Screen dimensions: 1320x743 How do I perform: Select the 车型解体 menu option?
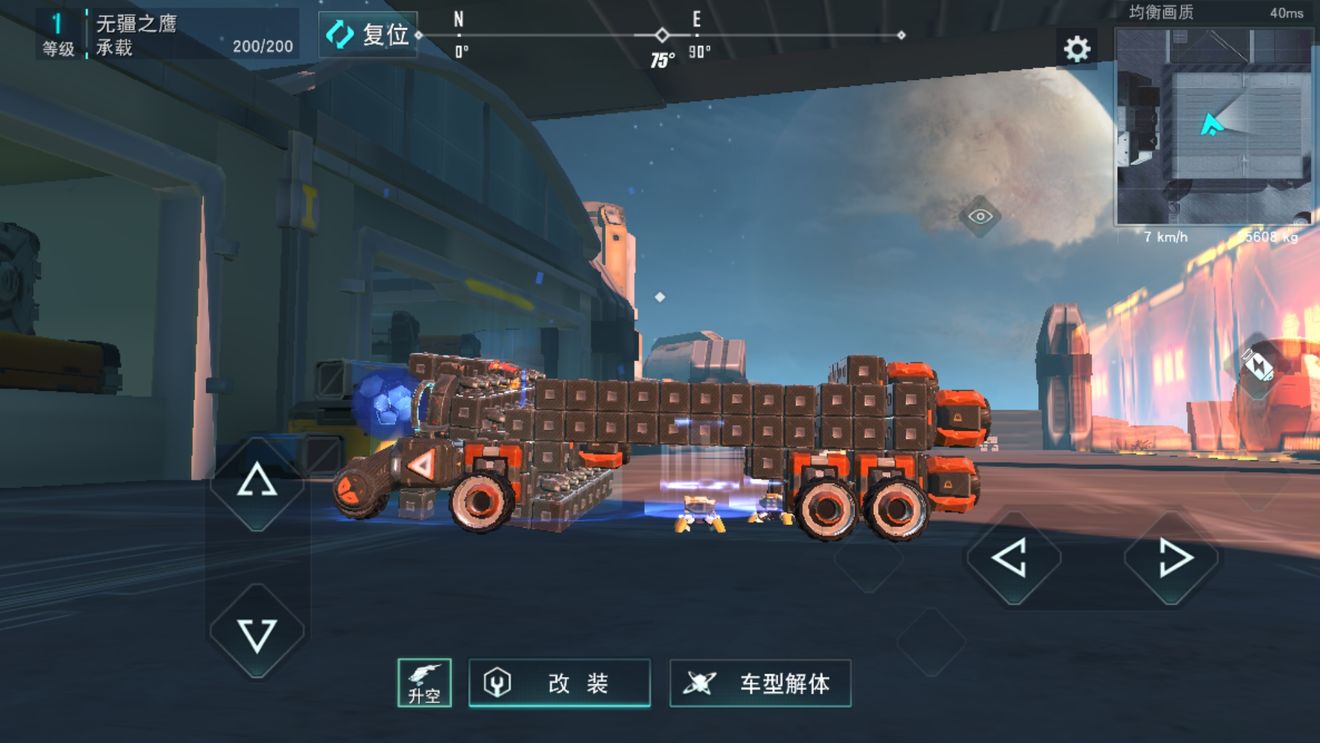762,681
